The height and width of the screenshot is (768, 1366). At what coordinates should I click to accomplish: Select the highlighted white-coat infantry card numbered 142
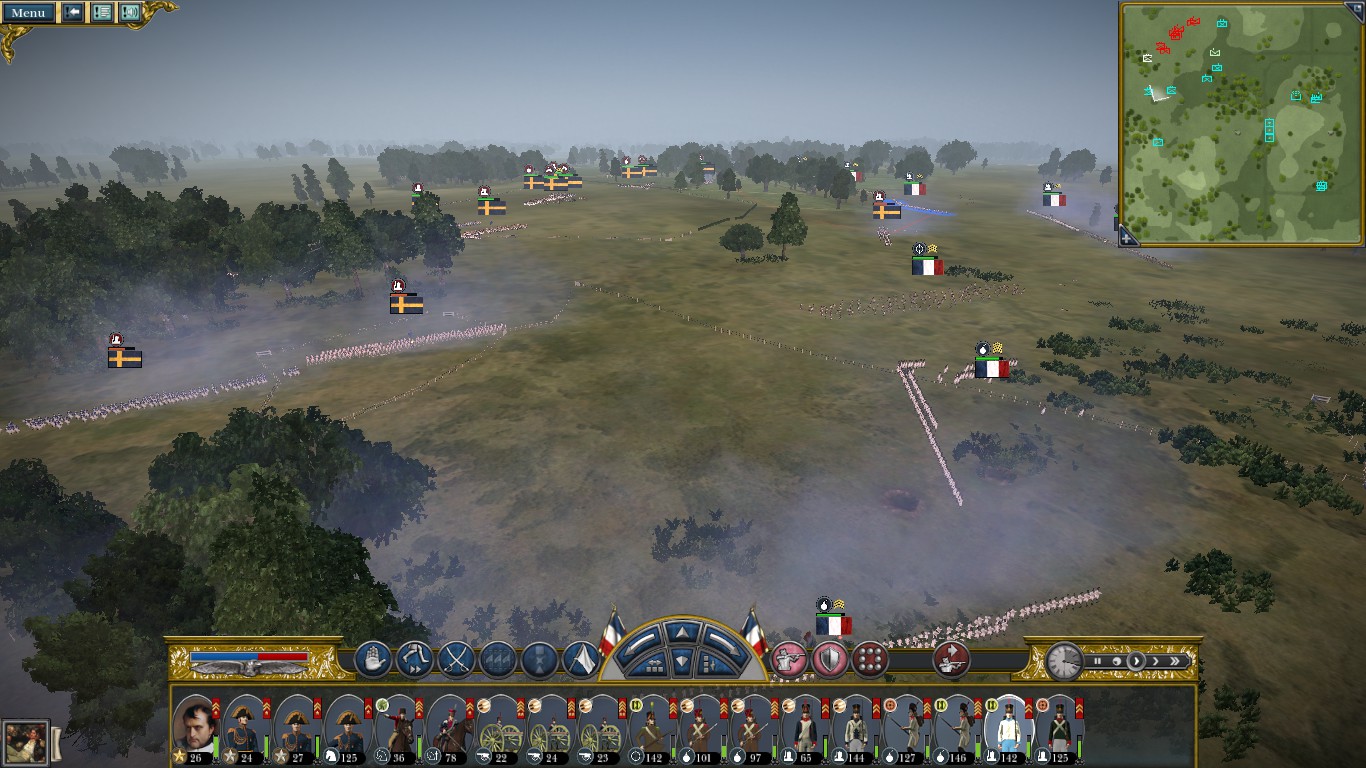(1007, 727)
